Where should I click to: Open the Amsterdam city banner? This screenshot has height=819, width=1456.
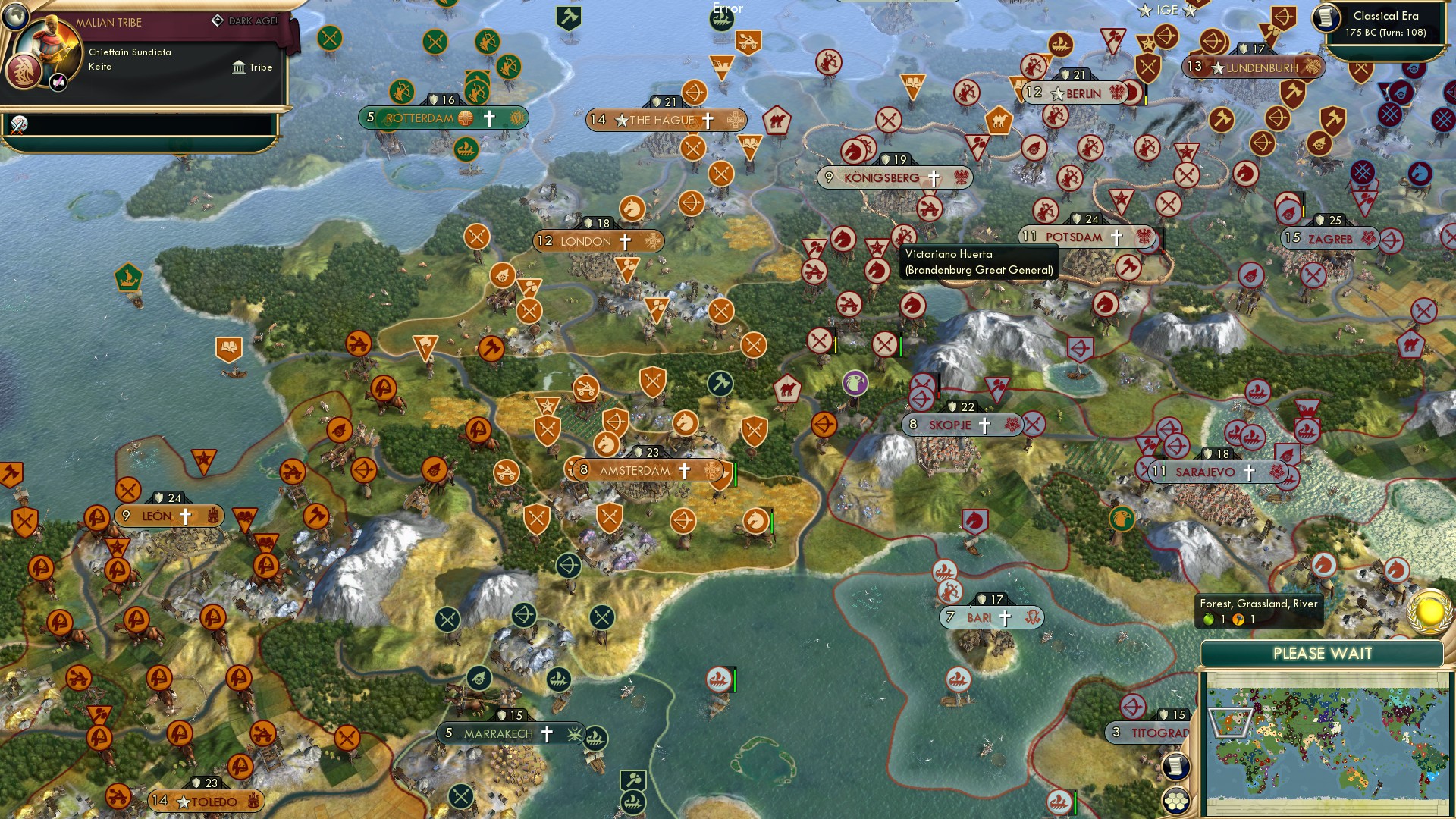(646, 470)
